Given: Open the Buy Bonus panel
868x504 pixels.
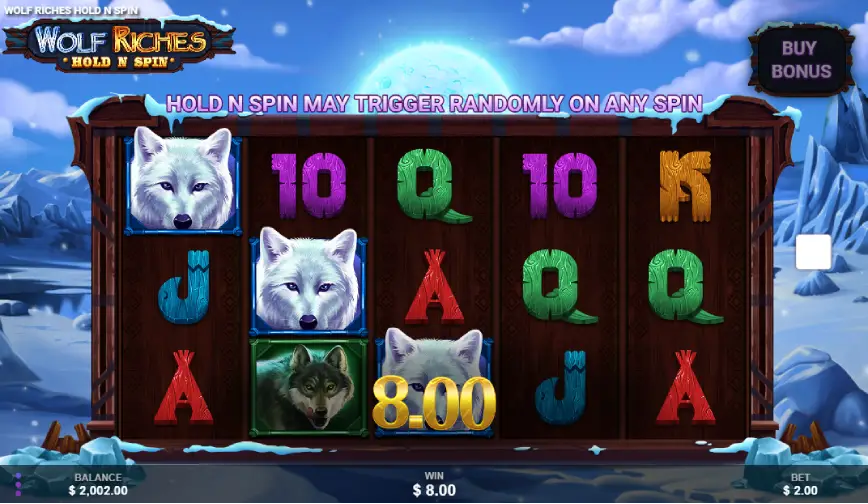Looking at the screenshot, I should click(800, 59).
